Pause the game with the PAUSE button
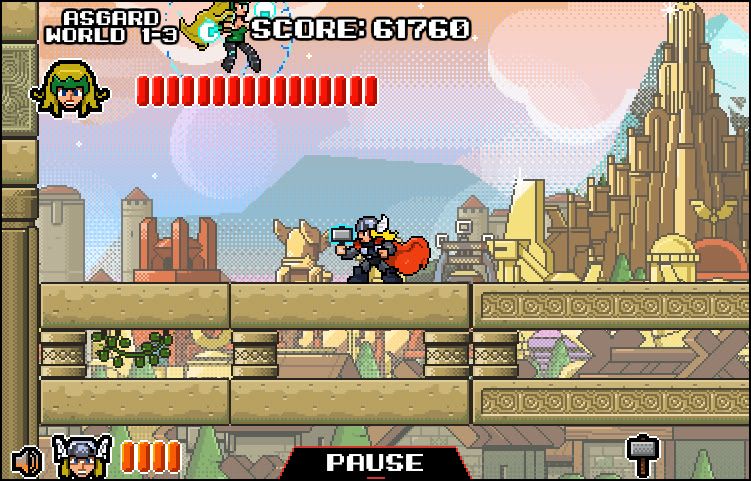 [x=375, y=463]
